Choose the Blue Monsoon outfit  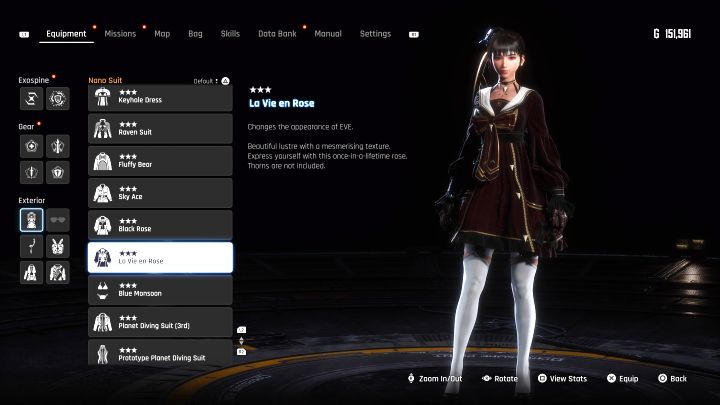pos(160,289)
